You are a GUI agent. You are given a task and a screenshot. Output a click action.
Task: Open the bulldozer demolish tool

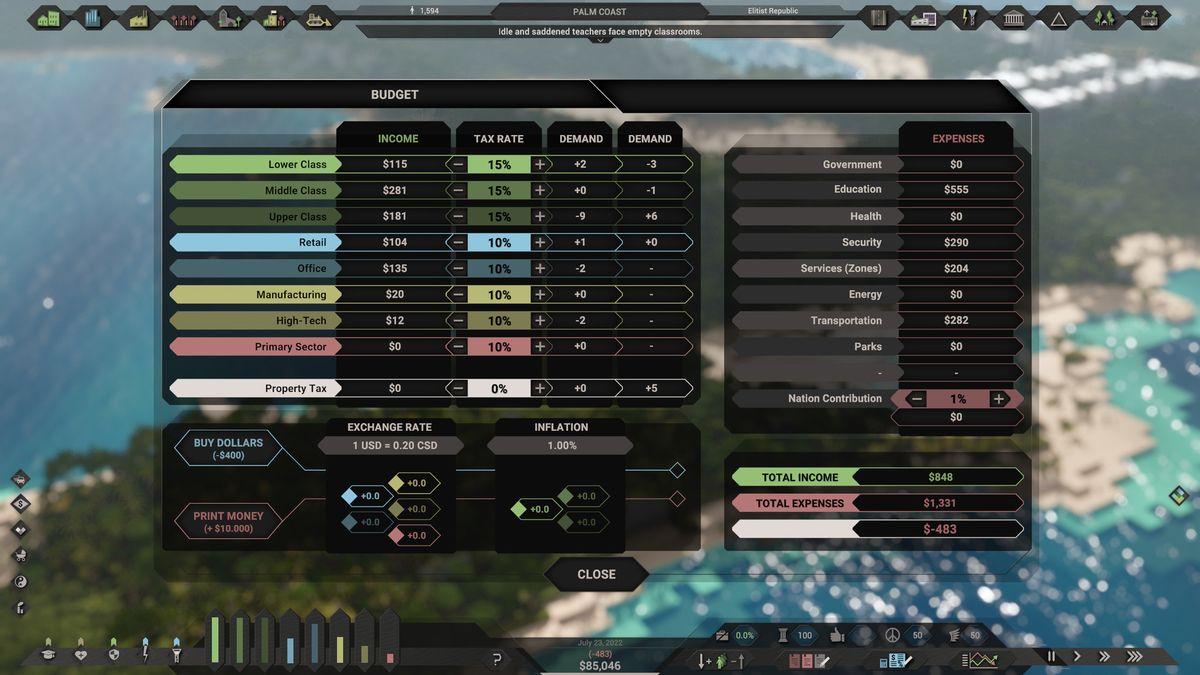pyautogui.click(x=319, y=18)
